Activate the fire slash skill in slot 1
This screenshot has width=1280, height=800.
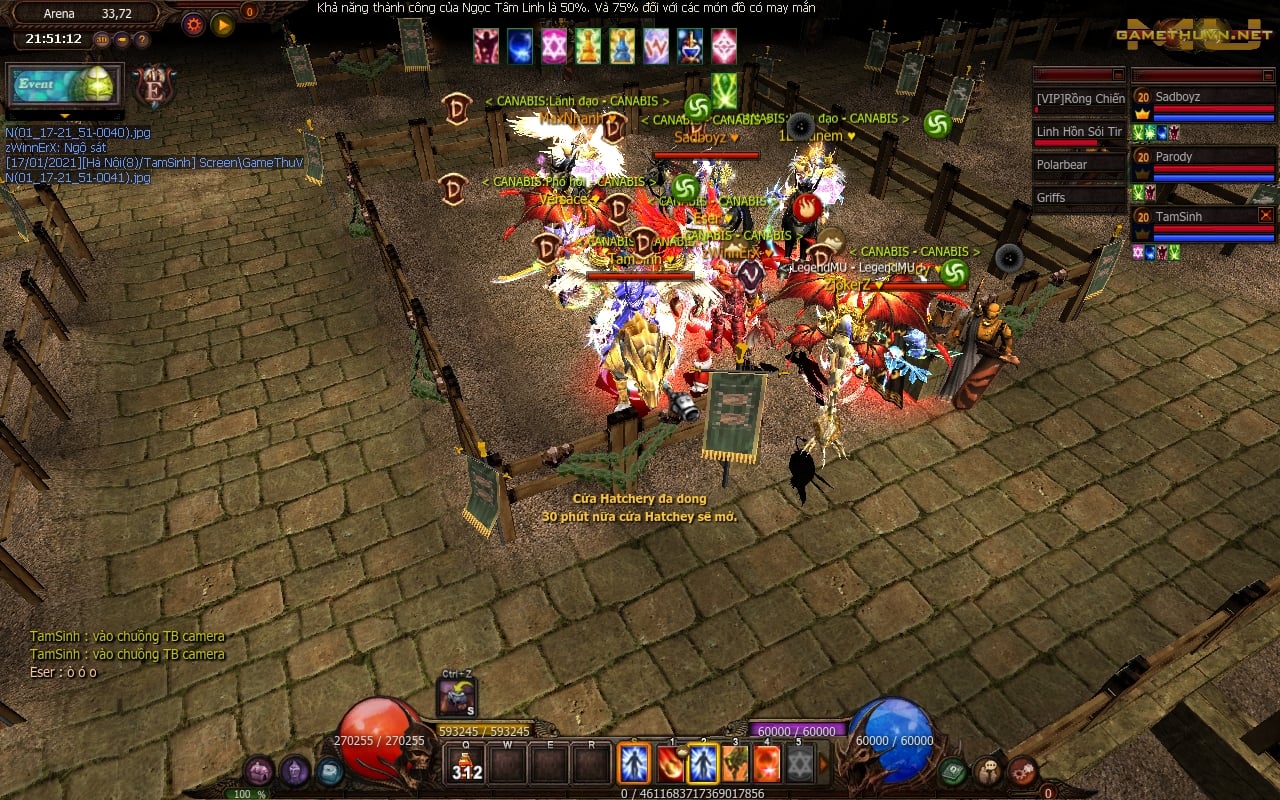(671, 765)
